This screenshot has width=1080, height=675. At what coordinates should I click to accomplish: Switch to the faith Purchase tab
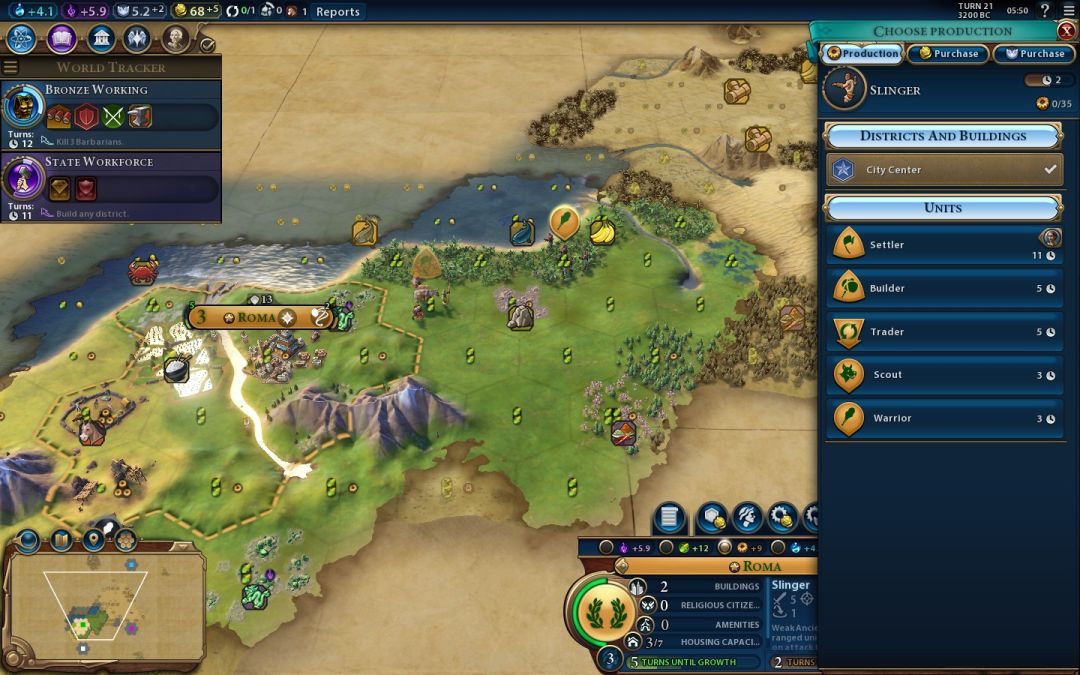1034,54
